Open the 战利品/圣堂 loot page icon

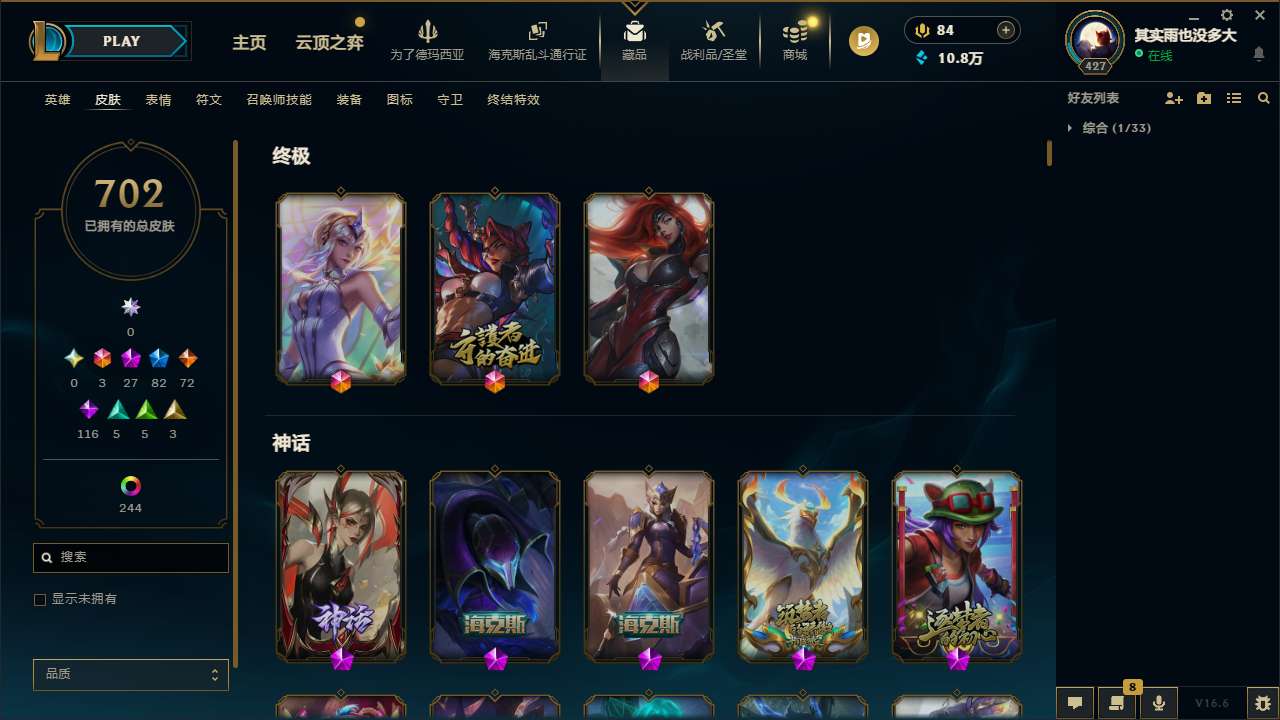pos(713,38)
